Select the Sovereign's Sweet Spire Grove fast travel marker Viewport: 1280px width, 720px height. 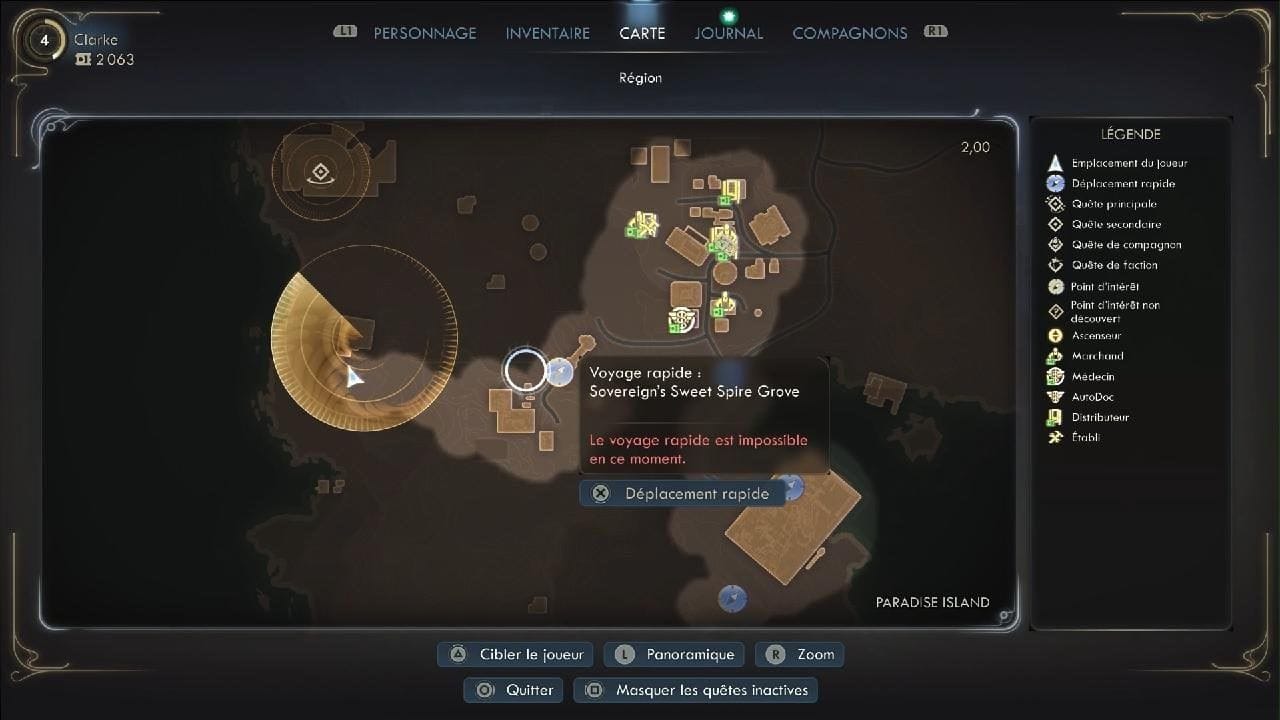click(x=558, y=374)
